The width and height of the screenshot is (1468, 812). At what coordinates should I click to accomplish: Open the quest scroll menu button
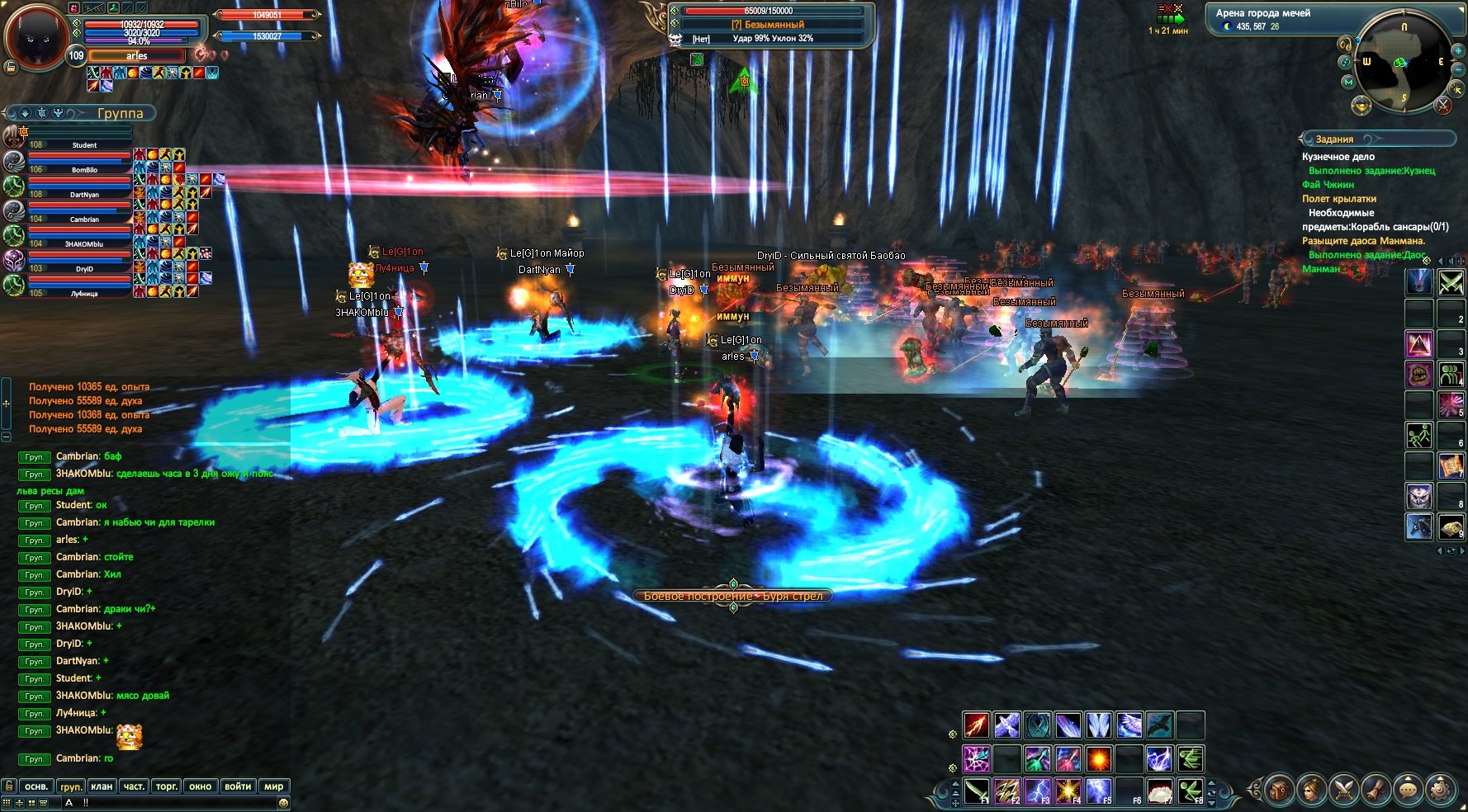1376,790
